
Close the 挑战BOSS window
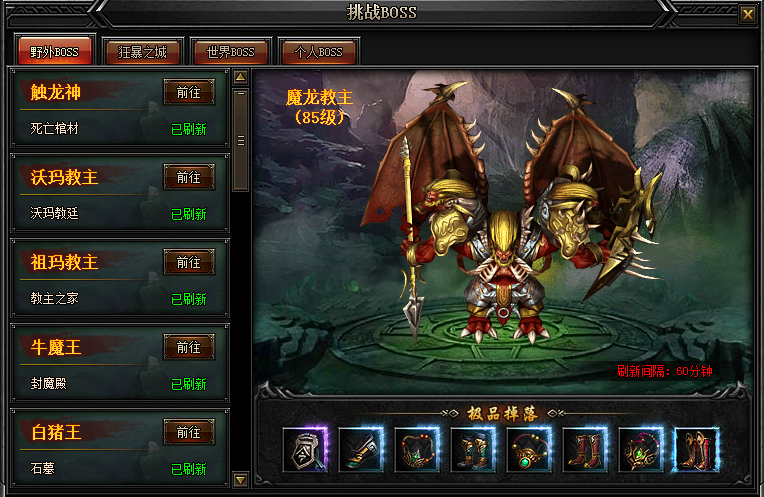747,14
